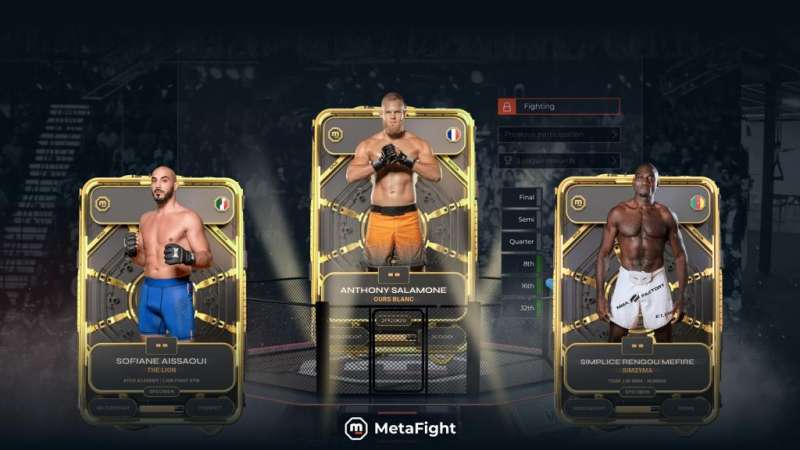Select the 8th round stage
Image resolution: width=800 pixels, height=450 pixels.
coord(522,264)
